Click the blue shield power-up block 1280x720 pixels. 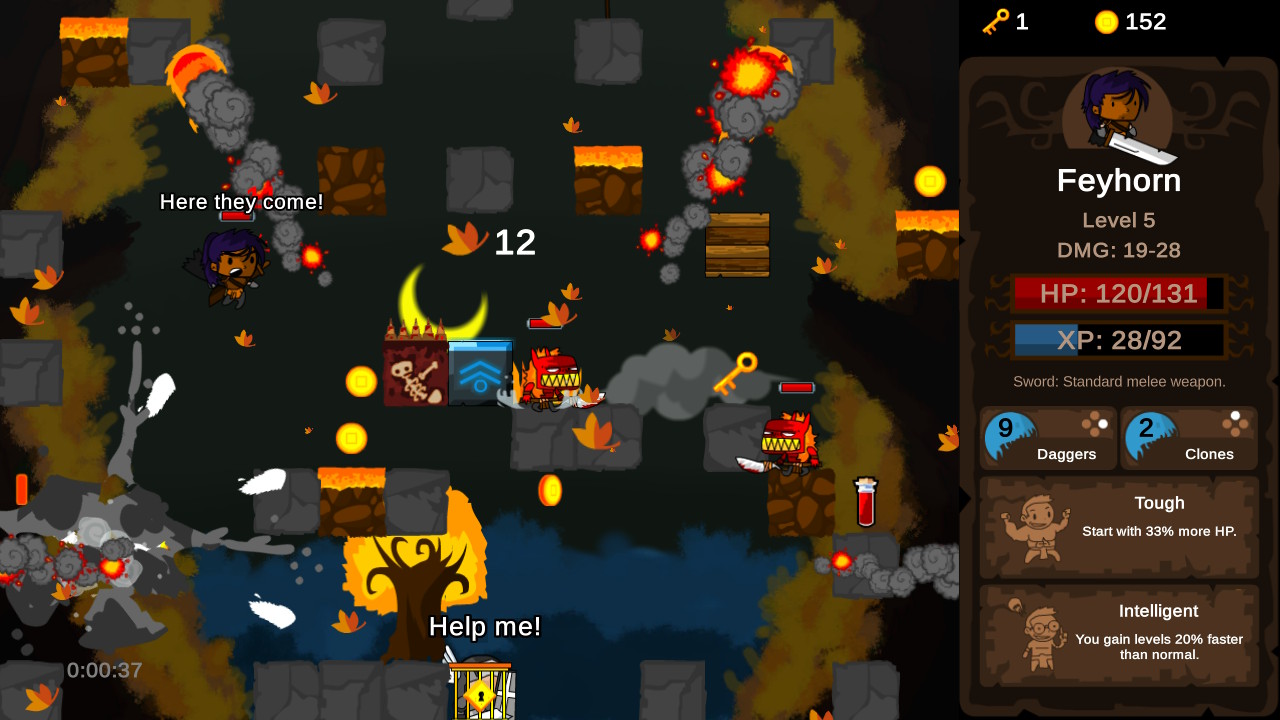coord(482,371)
